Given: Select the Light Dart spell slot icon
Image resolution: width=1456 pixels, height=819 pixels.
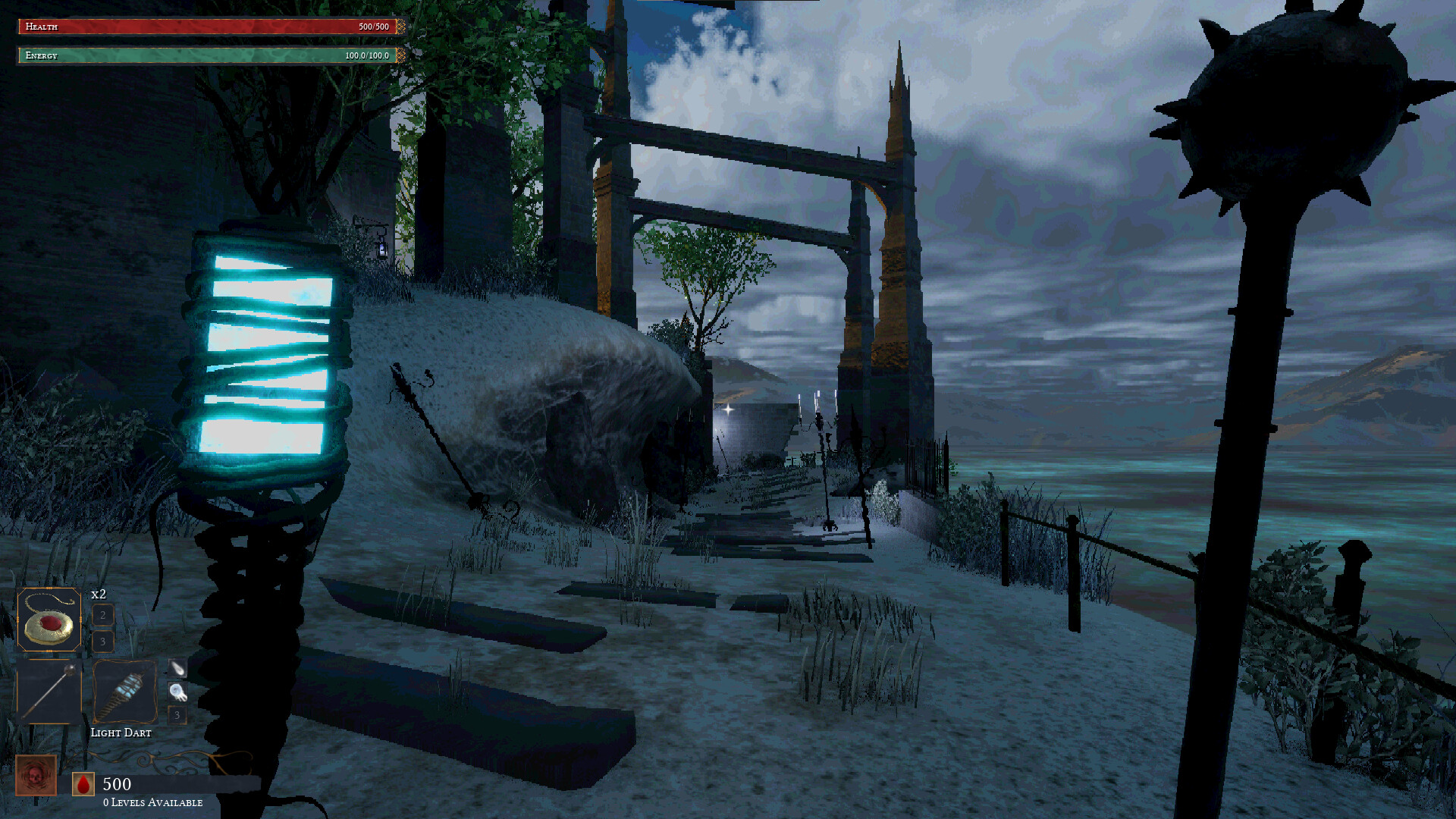Looking at the screenshot, I should coord(124,691).
